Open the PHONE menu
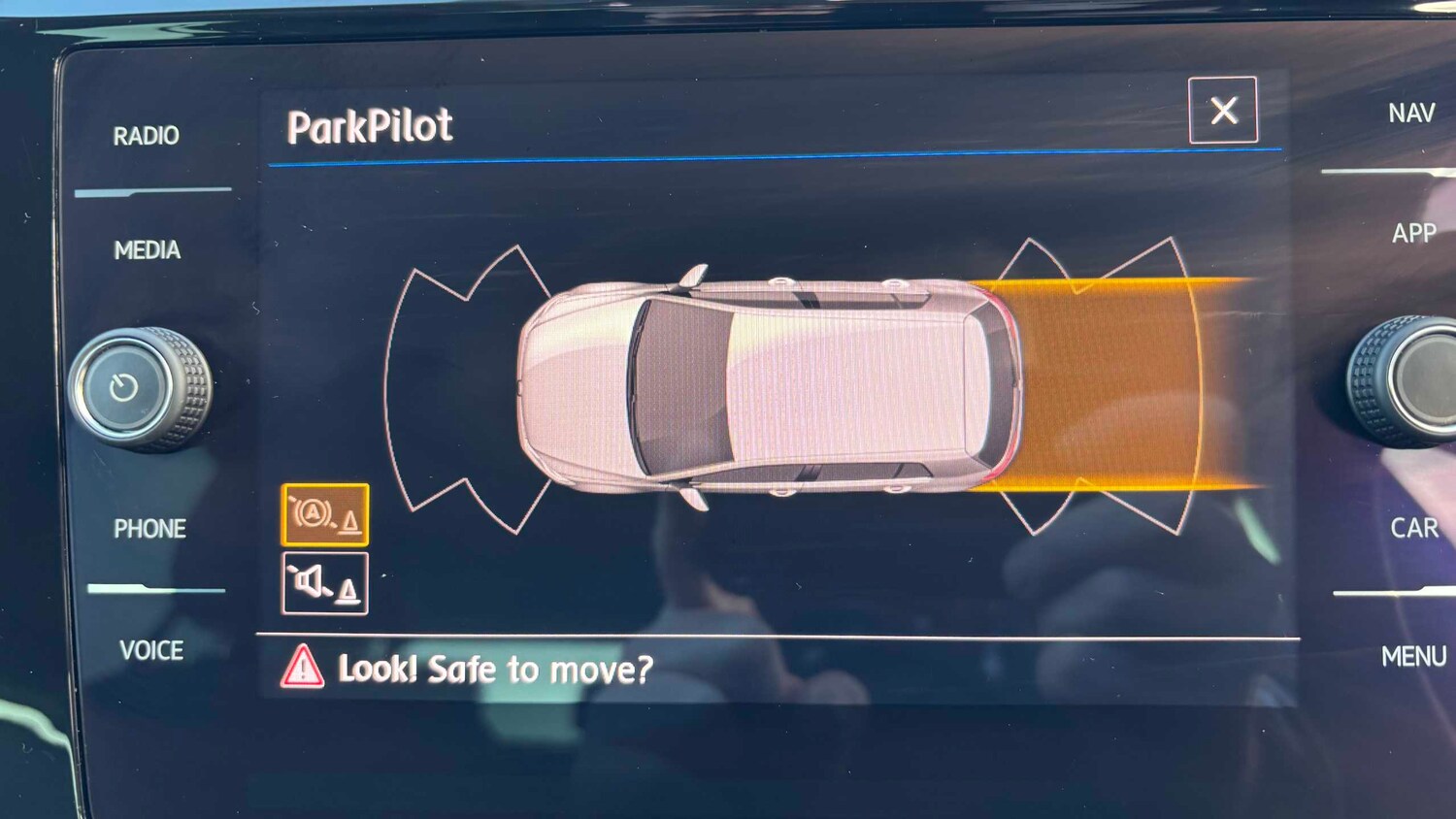This screenshot has height=819, width=1456. (x=149, y=529)
